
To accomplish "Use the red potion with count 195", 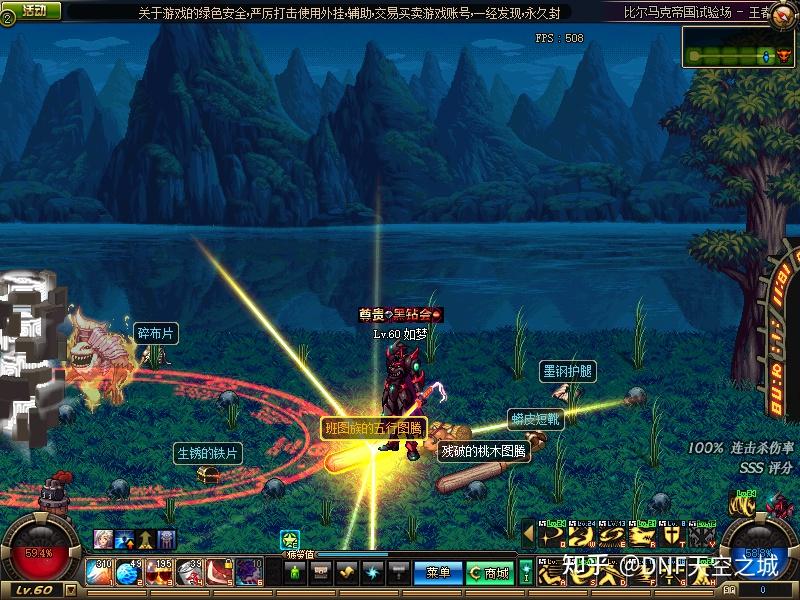I will tap(159, 572).
